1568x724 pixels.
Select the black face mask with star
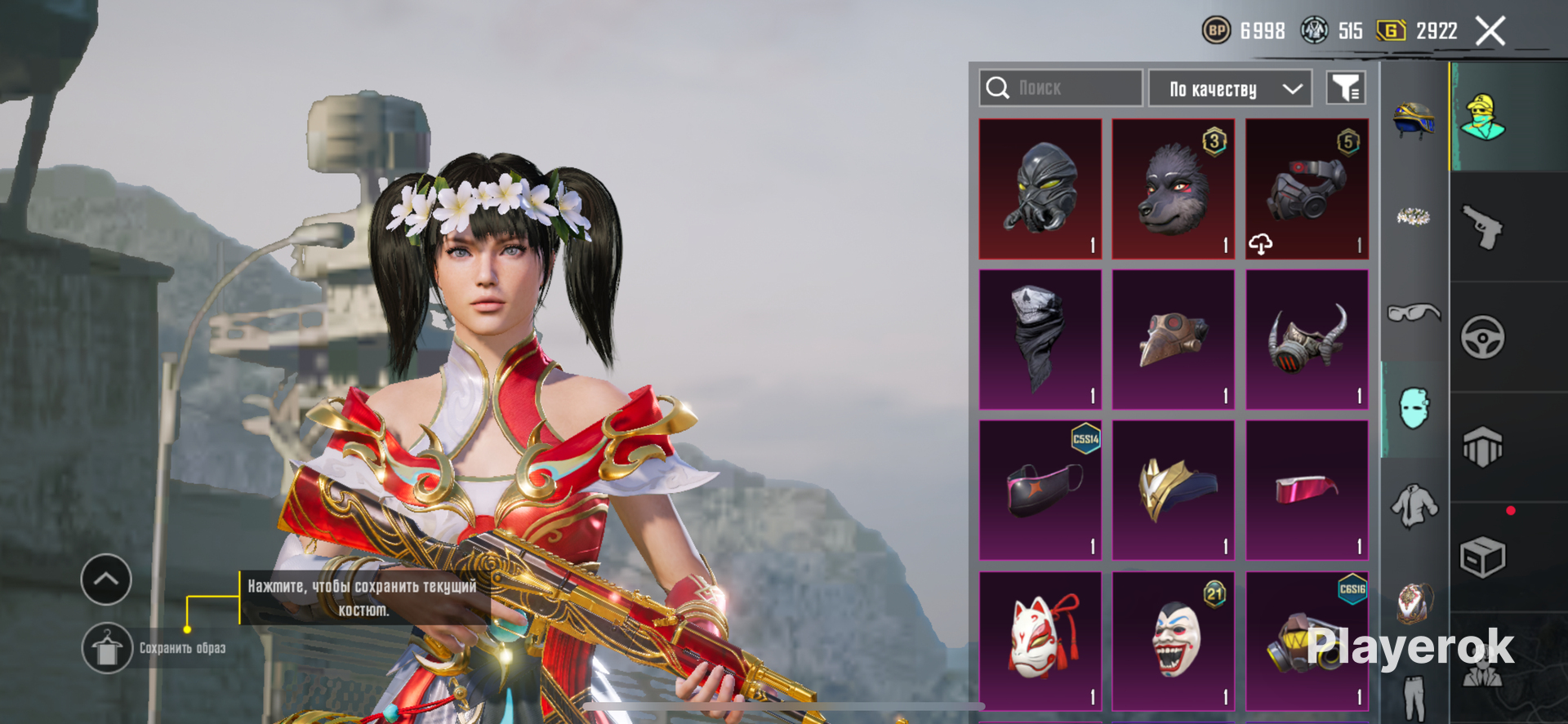[1040, 491]
